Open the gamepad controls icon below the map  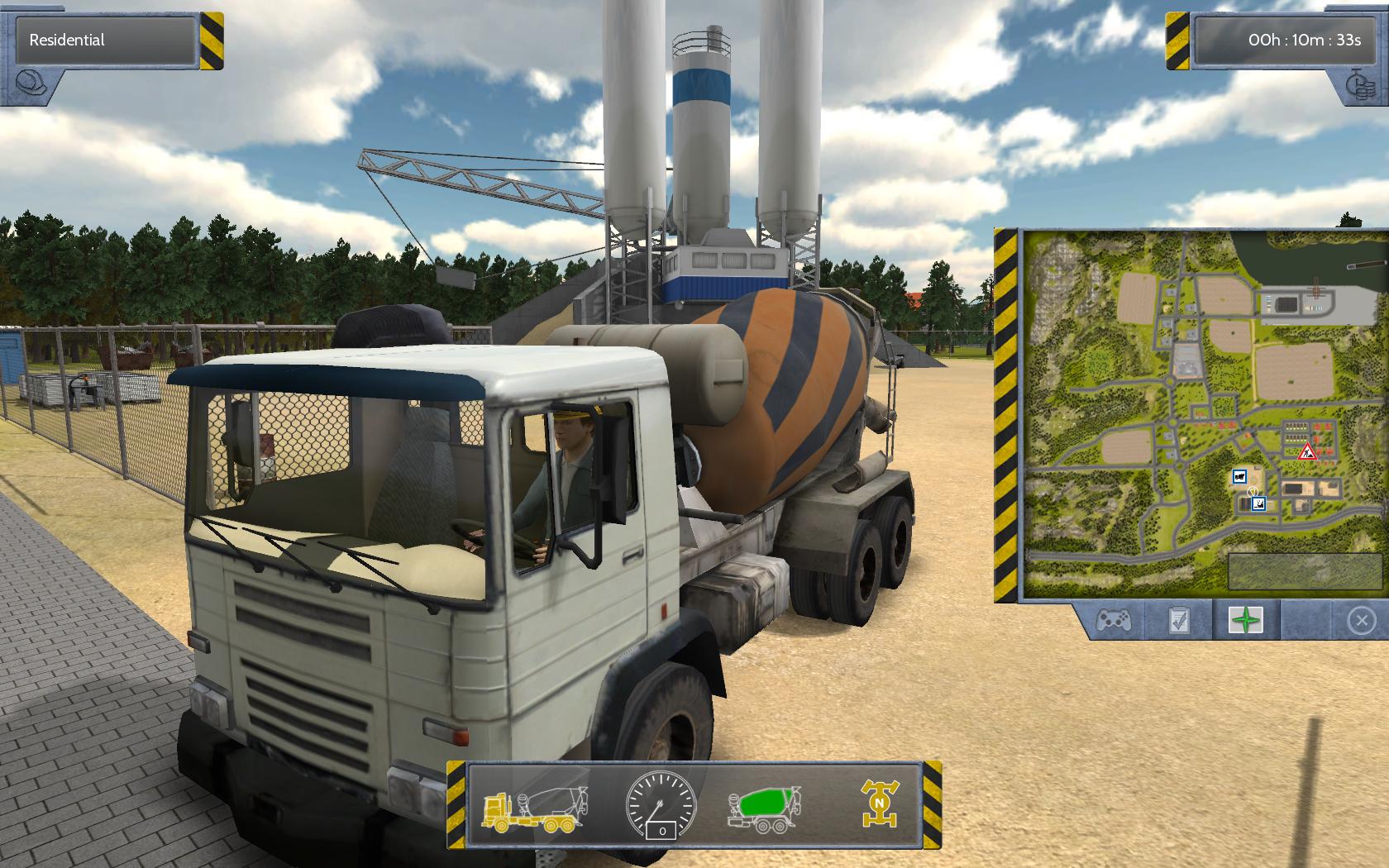click(x=1115, y=621)
